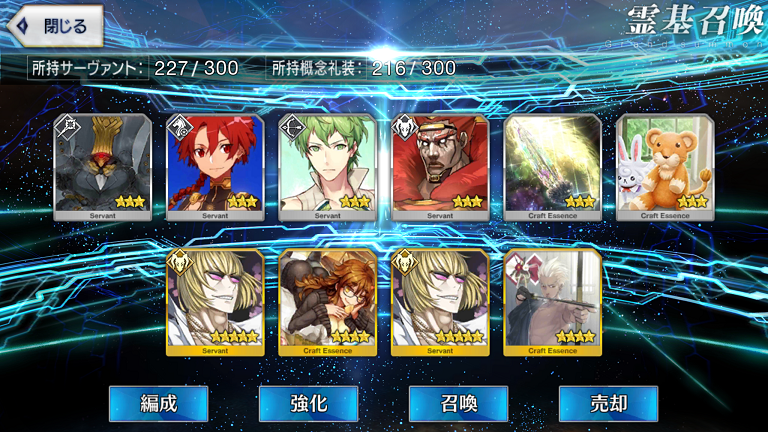View the orange-haired girl craft essence card
The image size is (768, 432).
pyautogui.click(x=328, y=302)
